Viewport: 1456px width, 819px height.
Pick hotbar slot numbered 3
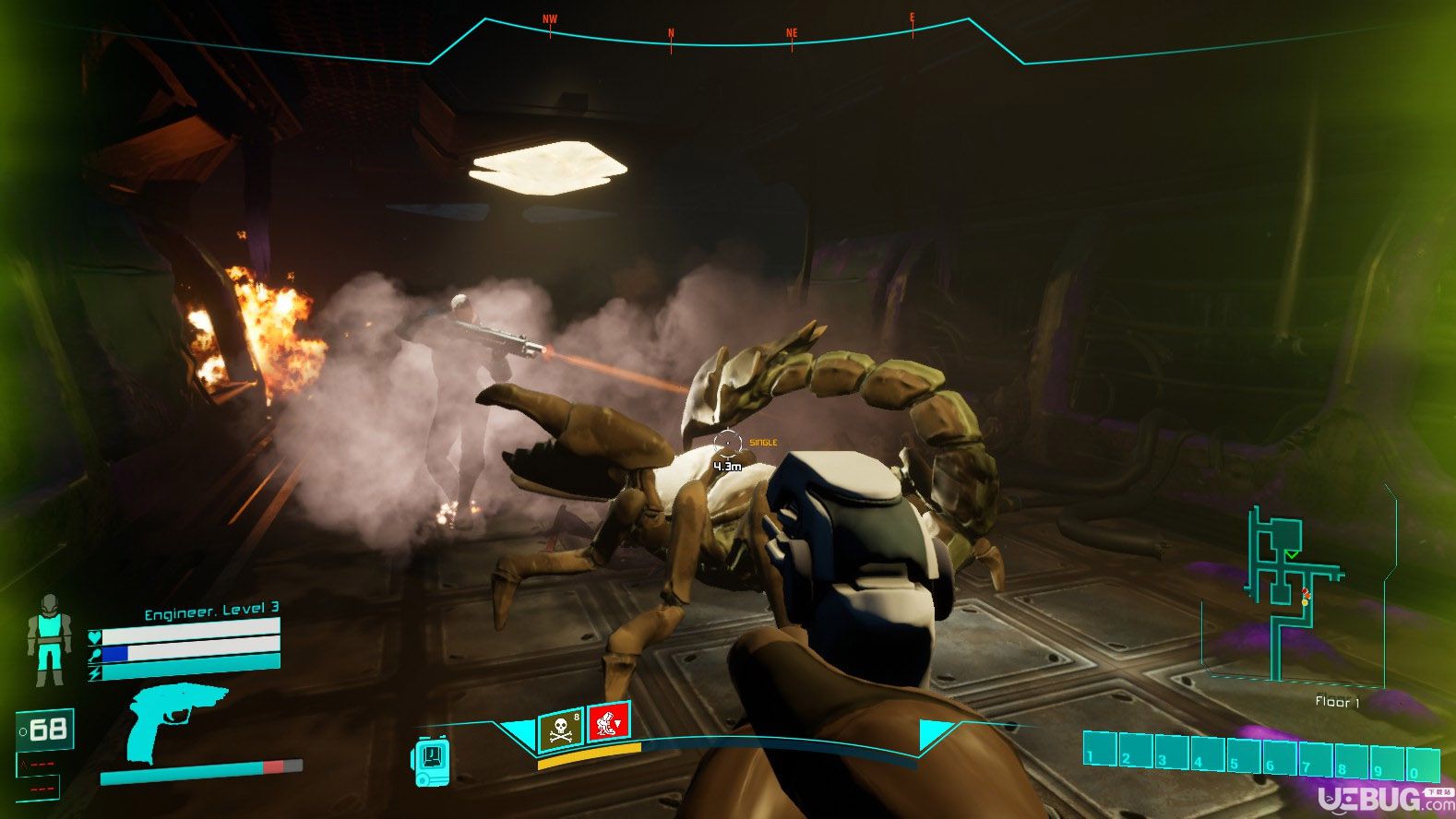[x=1172, y=753]
